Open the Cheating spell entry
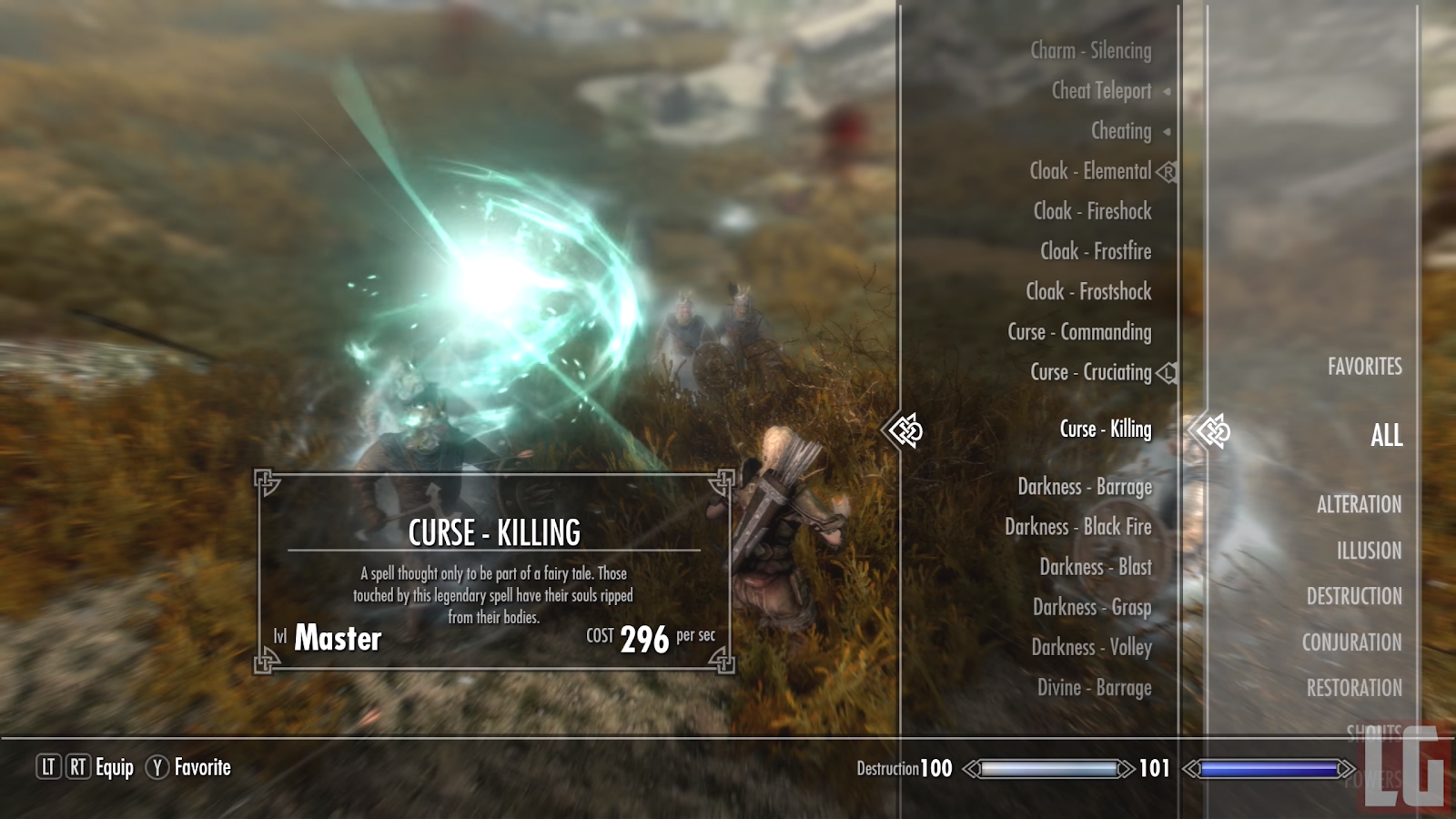1456x819 pixels. (x=1121, y=131)
